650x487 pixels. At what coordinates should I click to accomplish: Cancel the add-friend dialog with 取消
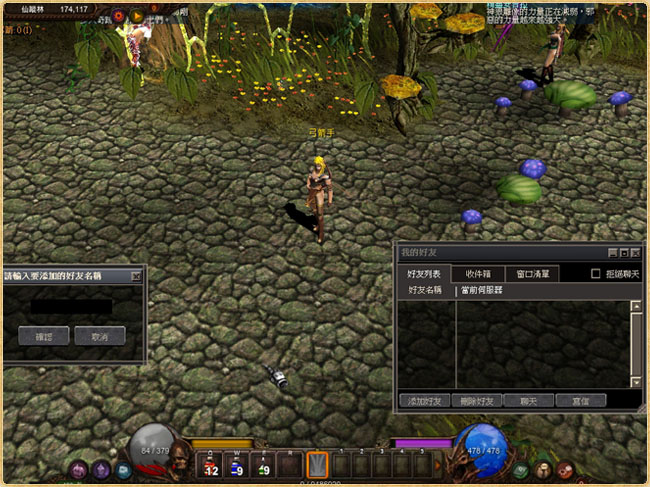(99, 336)
